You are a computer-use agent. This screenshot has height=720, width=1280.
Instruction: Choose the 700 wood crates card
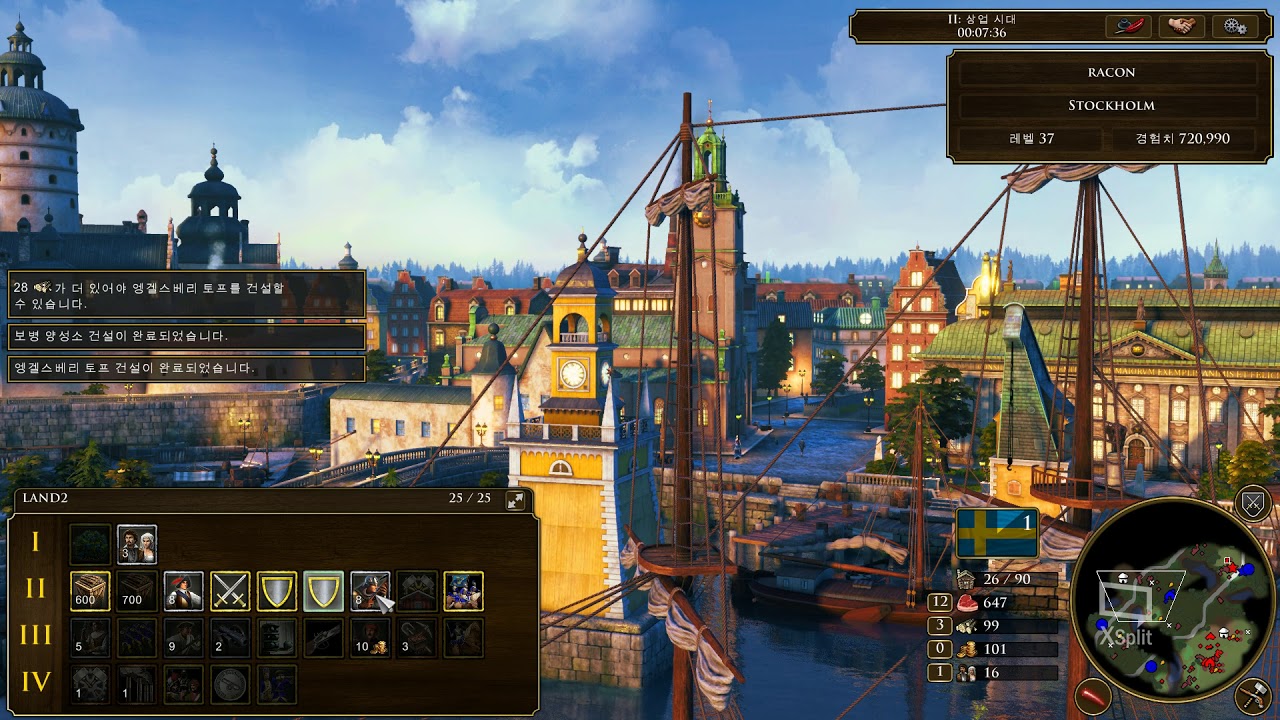[x=137, y=591]
